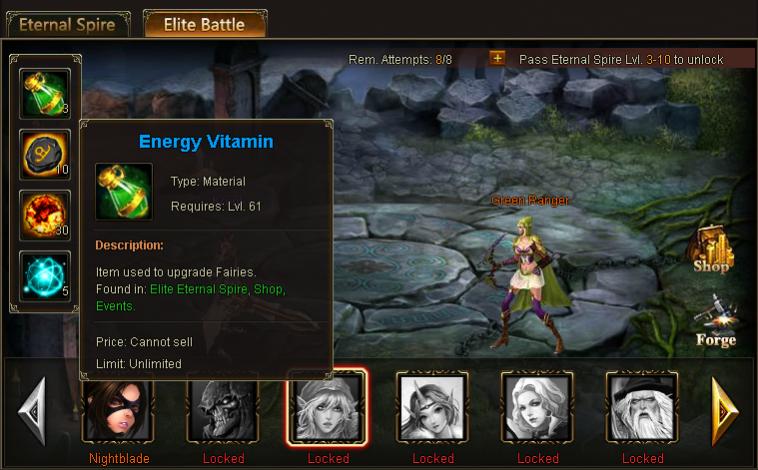Click the locked skull boss portrait

[223, 407]
